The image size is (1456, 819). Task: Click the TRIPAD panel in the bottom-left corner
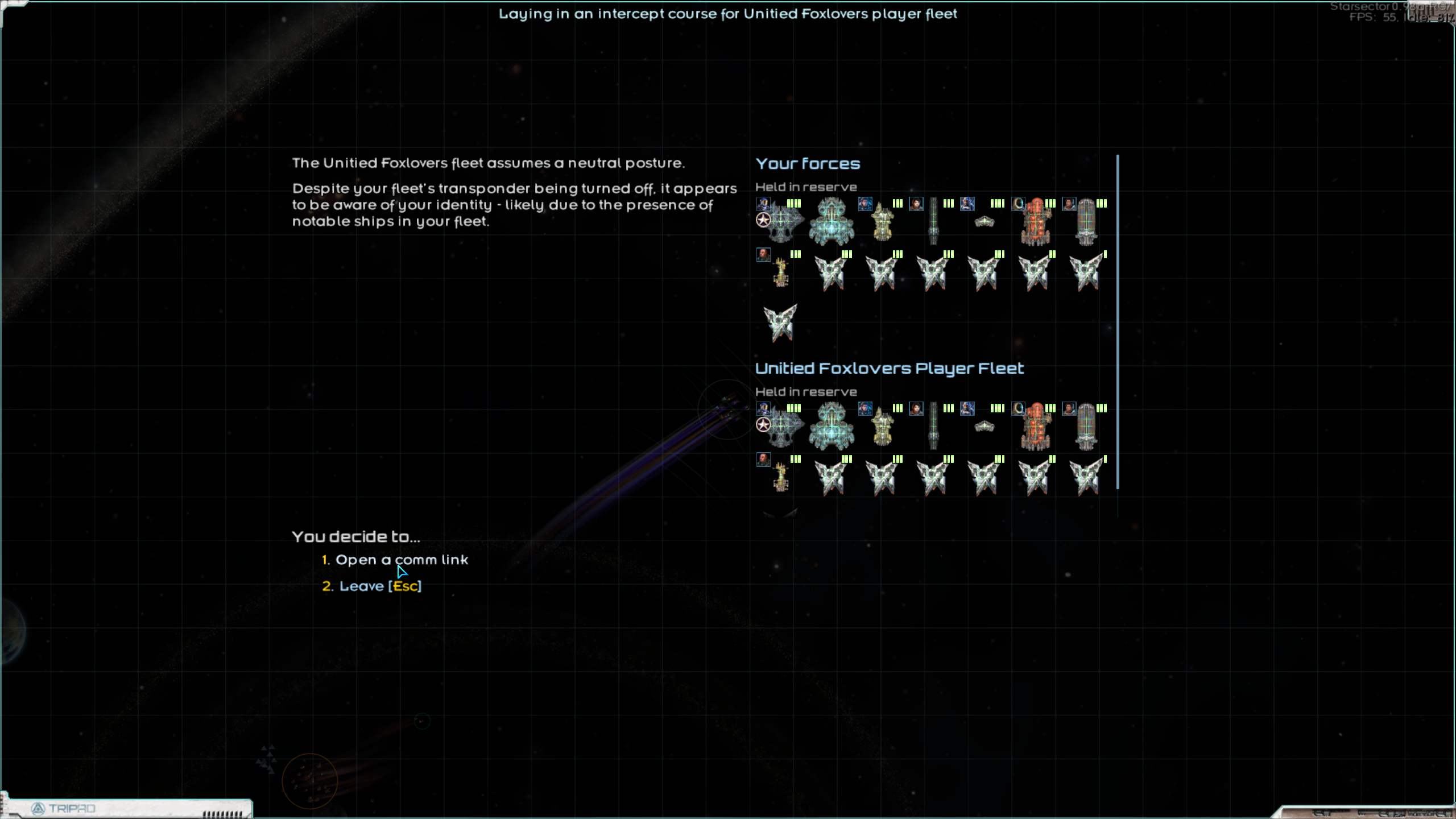(x=63, y=808)
